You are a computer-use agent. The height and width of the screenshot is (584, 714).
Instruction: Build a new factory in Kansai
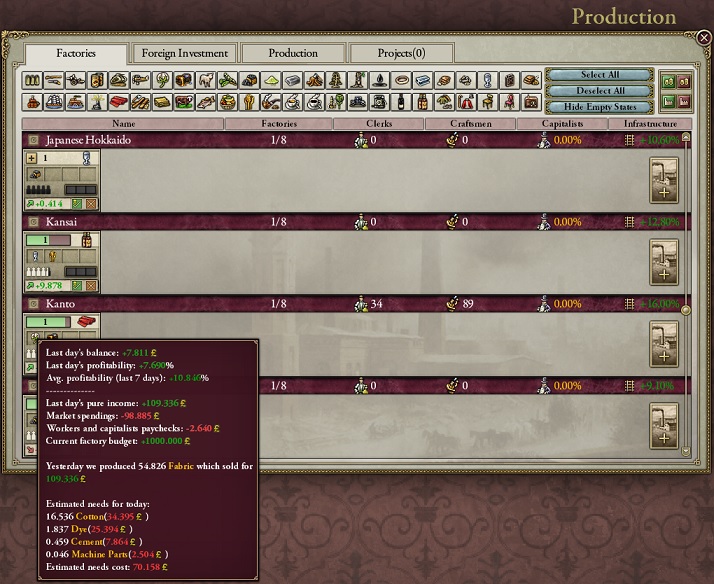[664, 263]
